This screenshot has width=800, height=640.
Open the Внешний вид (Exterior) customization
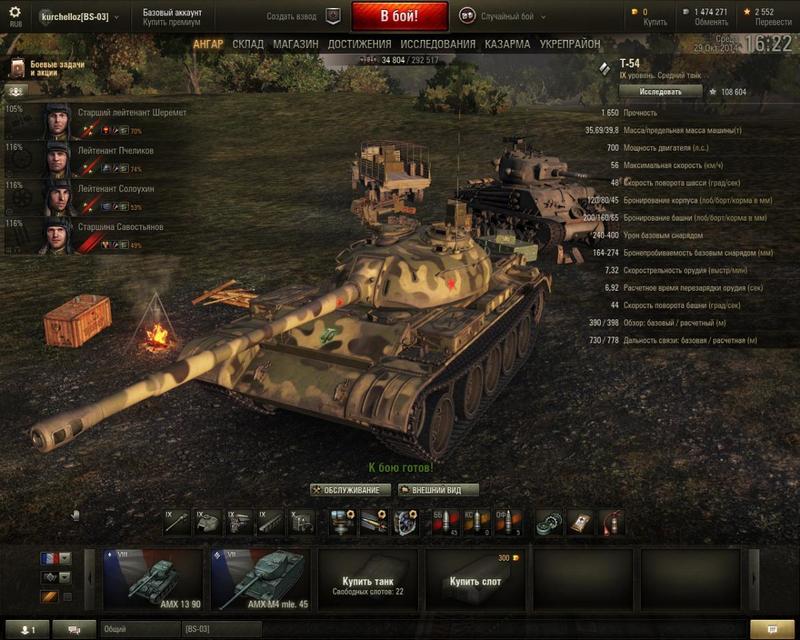click(x=439, y=490)
